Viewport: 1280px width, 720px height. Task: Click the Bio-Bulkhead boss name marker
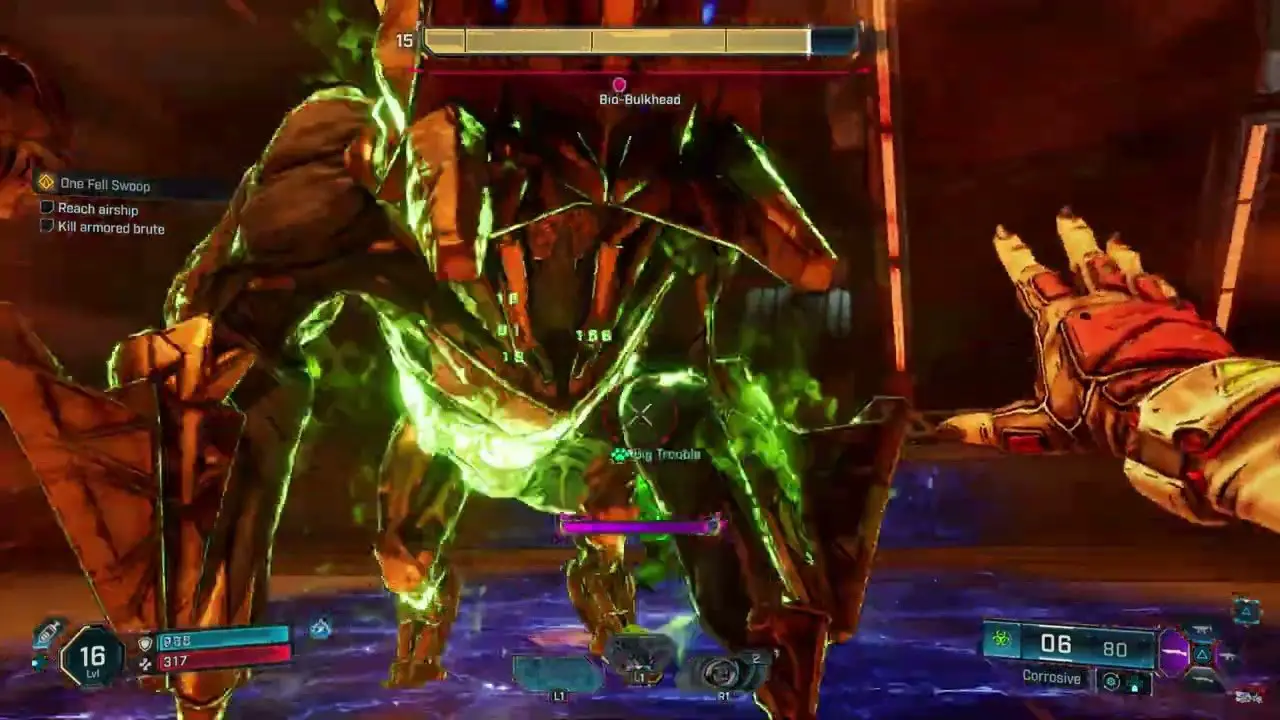pyautogui.click(x=639, y=99)
